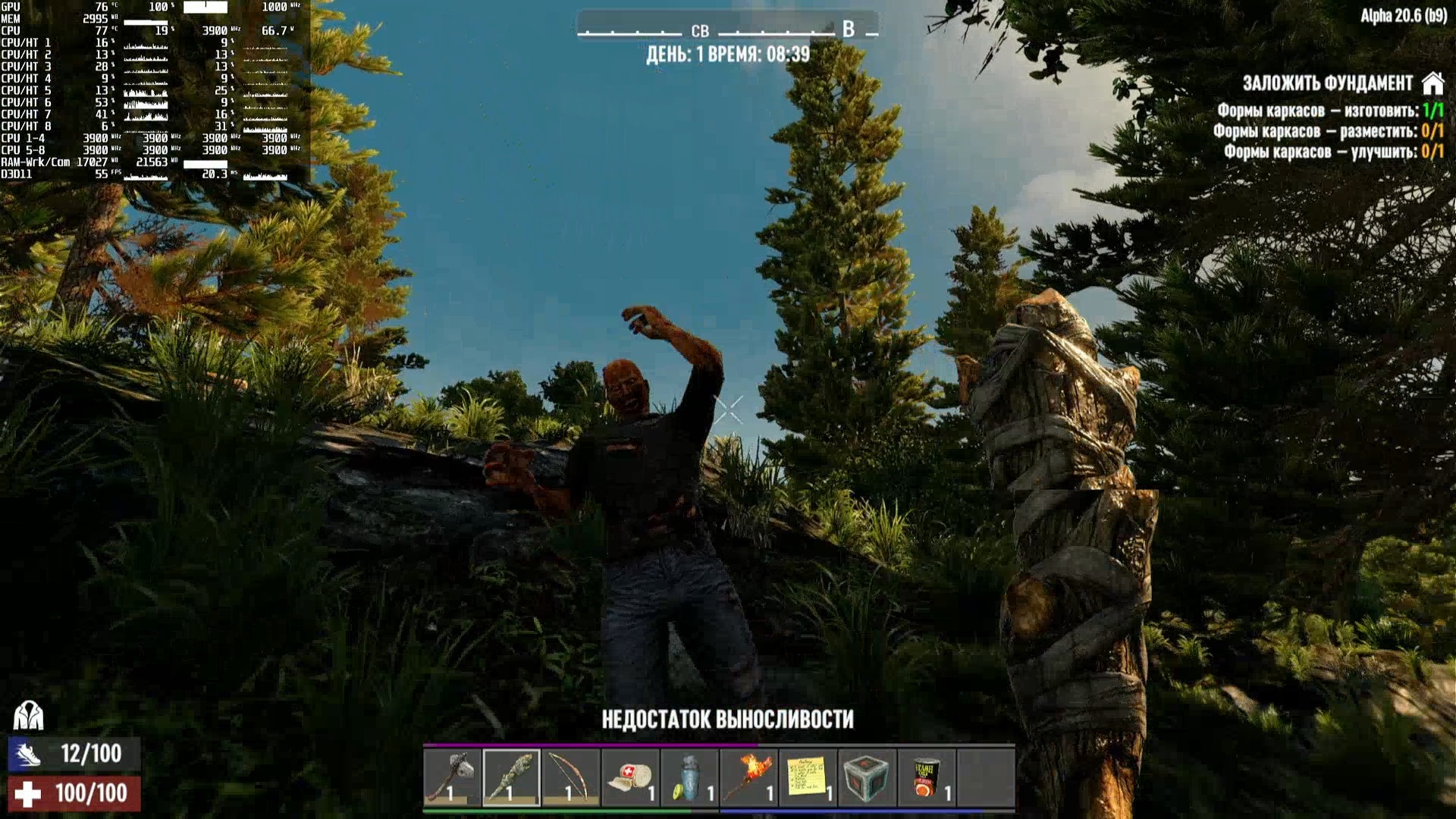The width and height of the screenshot is (1456, 819).
Task: Select the first aid bandage slot
Action: click(x=629, y=777)
